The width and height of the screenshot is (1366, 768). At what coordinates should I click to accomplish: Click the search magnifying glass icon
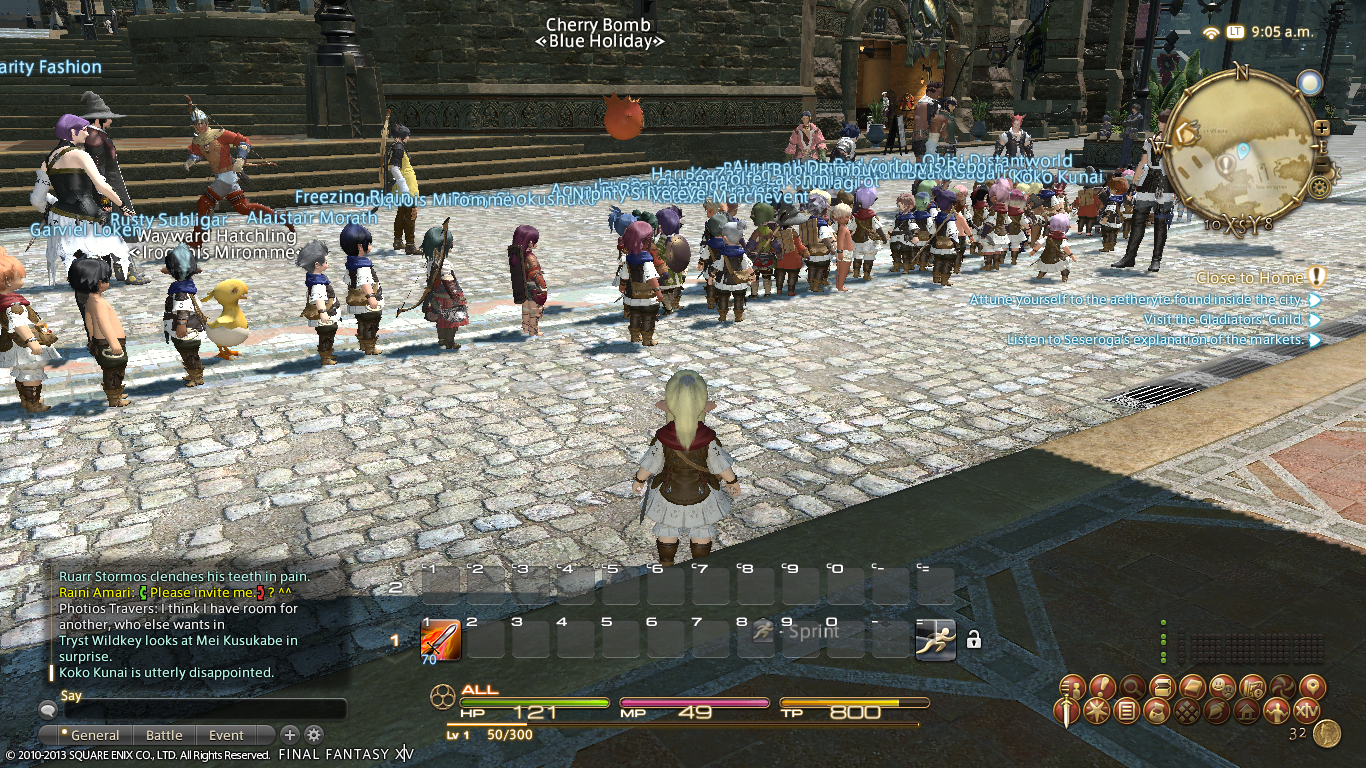pyautogui.click(x=1131, y=687)
